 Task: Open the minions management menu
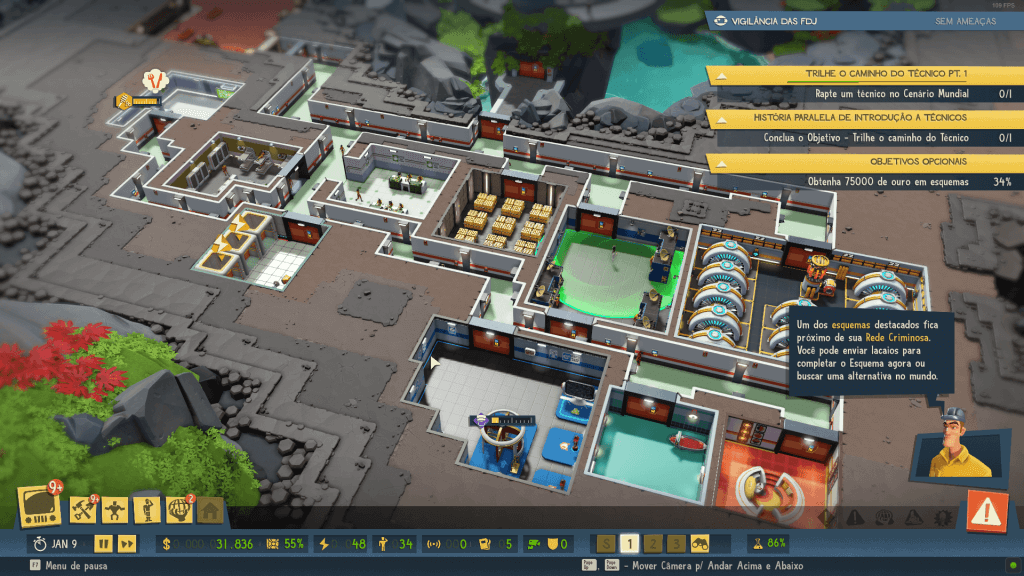(115, 510)
